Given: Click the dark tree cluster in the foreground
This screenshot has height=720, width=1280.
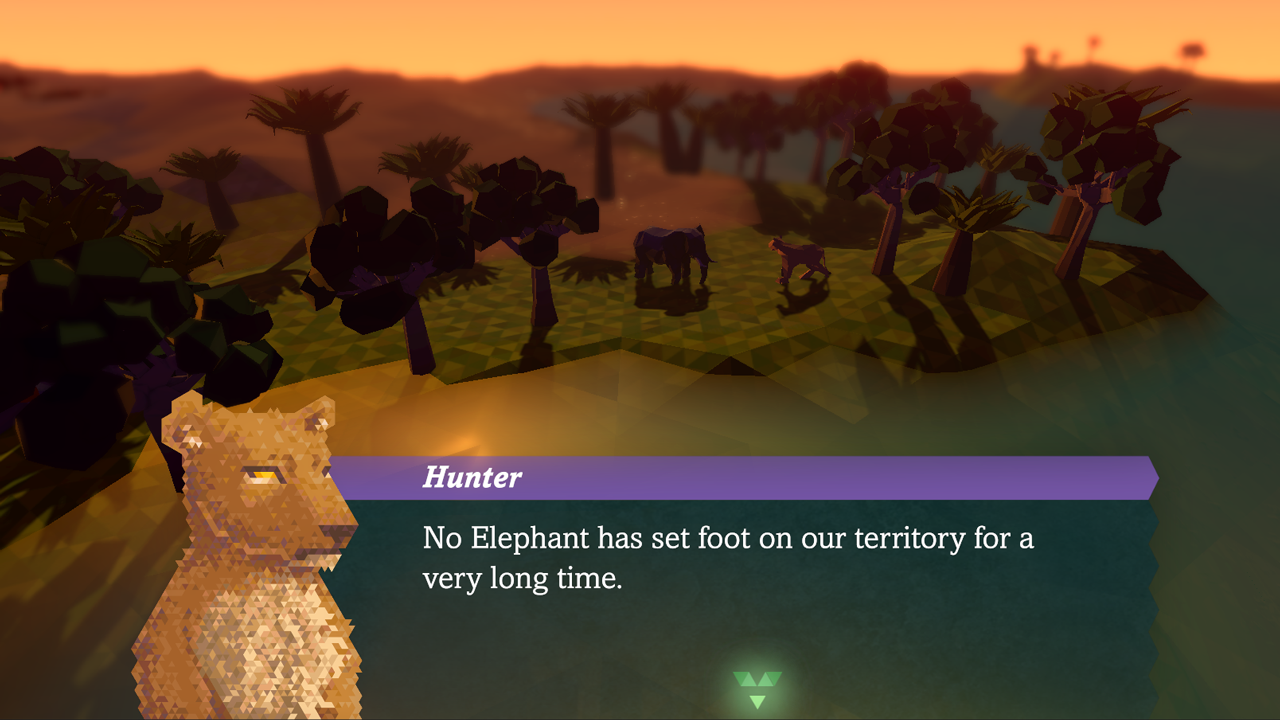Looking at the screenshot, I should 100,280.
